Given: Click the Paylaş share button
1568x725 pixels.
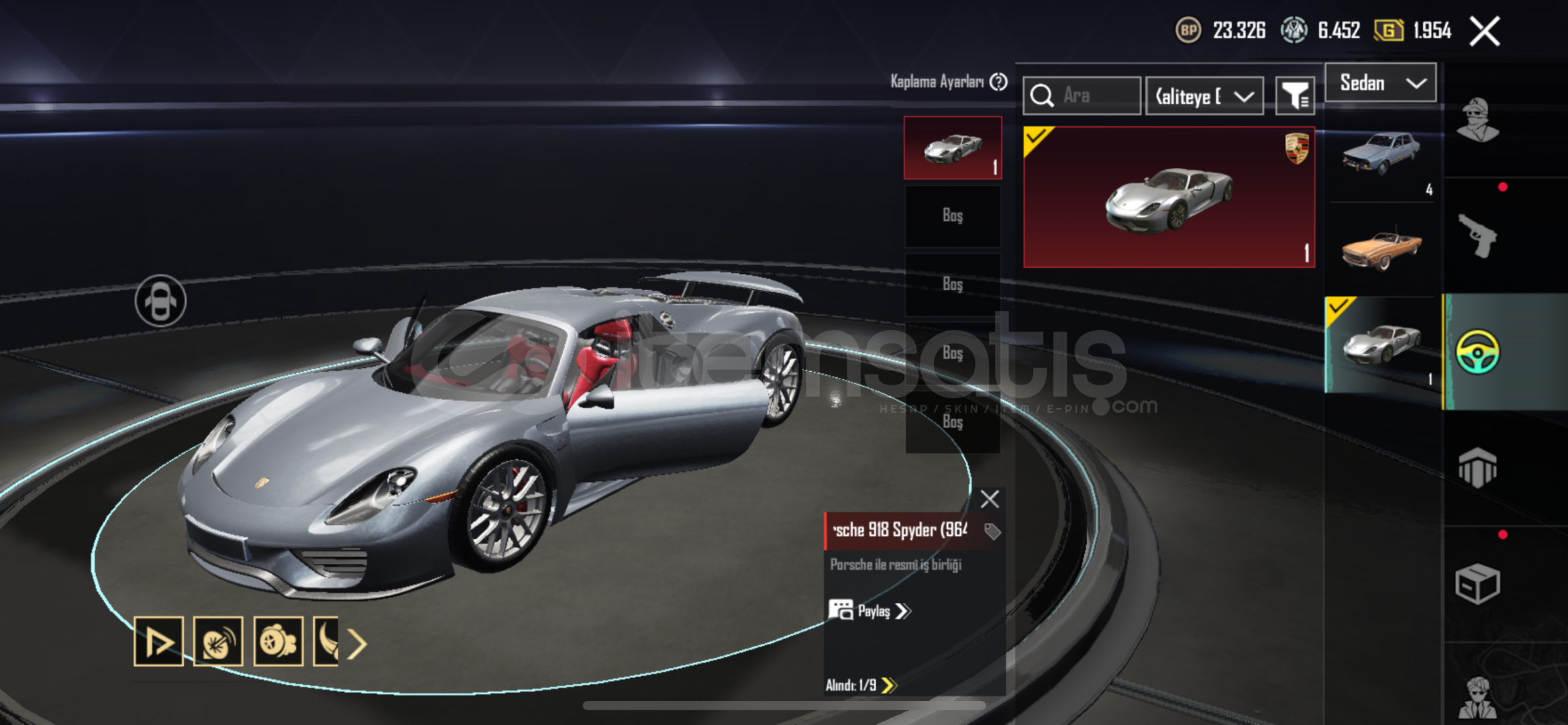Looking at the screenshot, I should point(870,611).
